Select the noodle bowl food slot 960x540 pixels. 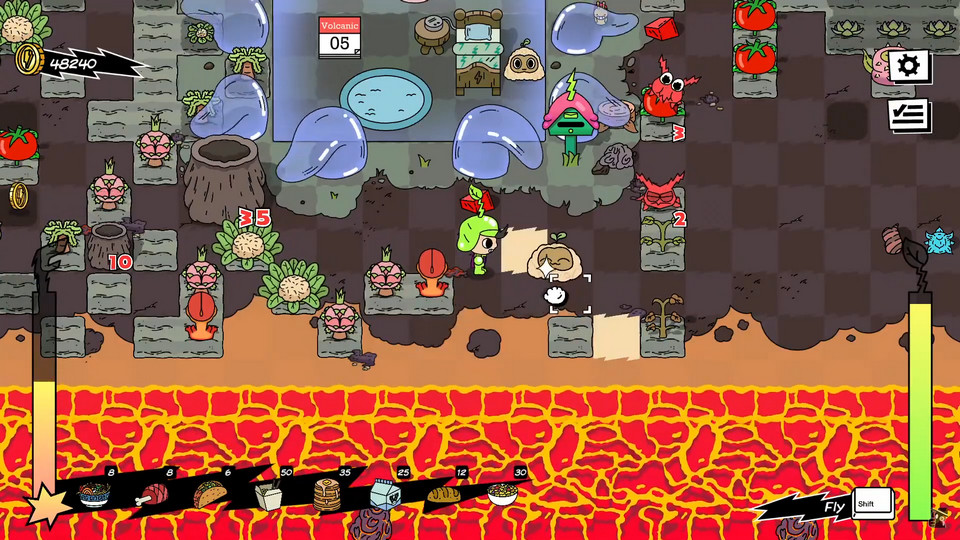(x=94, y=494)
